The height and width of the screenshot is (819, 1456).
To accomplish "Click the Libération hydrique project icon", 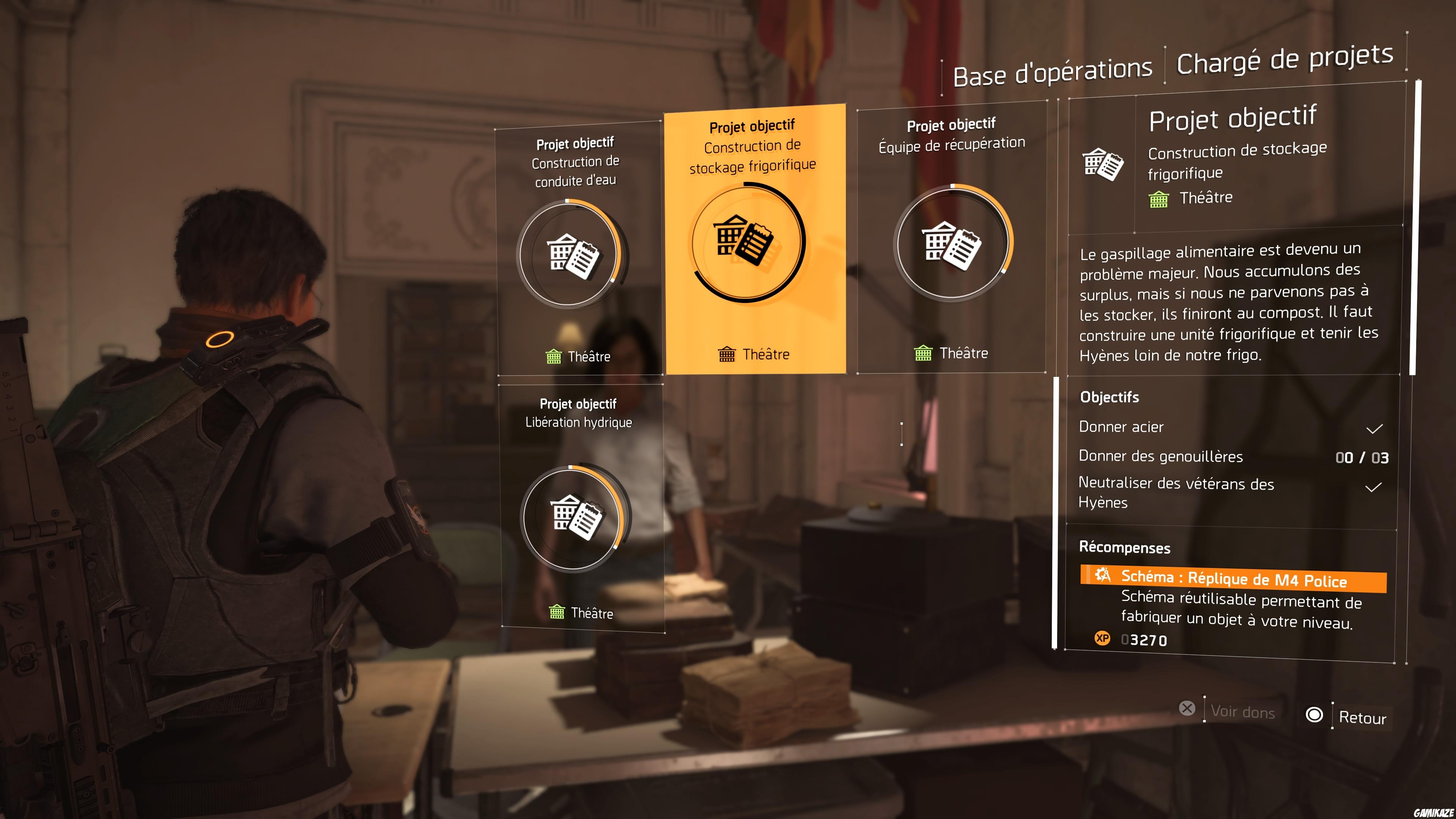I will pyautogui.click(x=576, y=517).
